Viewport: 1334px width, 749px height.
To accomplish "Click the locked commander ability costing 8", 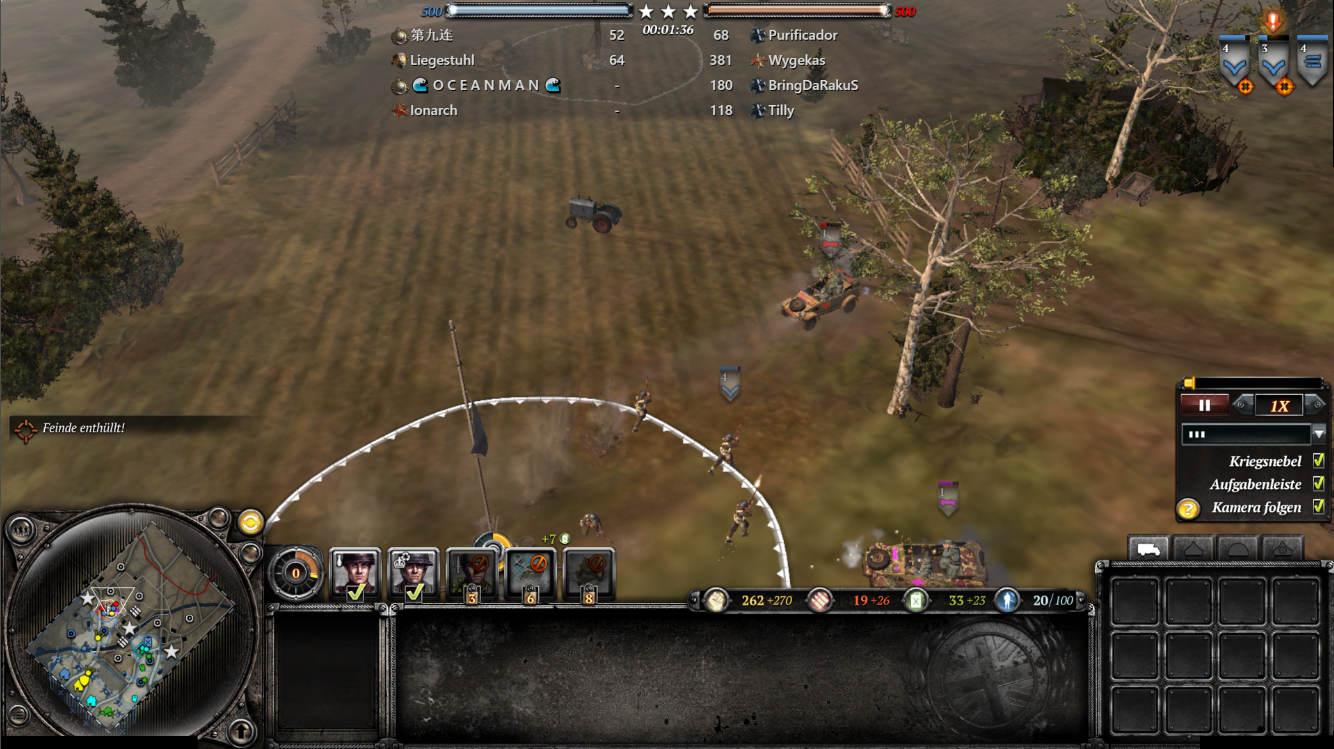I will [x=589, y=574].
